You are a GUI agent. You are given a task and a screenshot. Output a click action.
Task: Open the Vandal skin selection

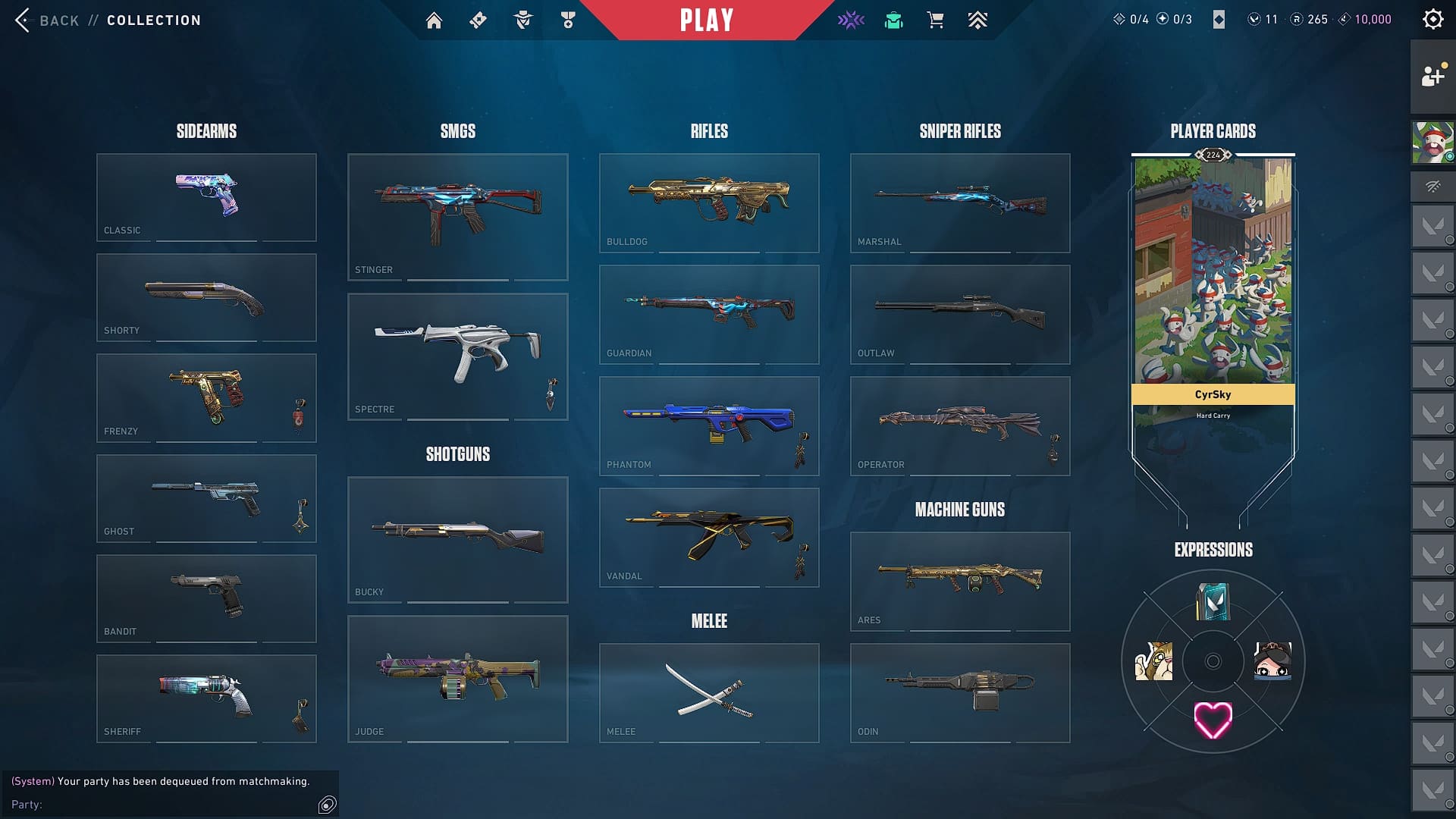(709, 537)
